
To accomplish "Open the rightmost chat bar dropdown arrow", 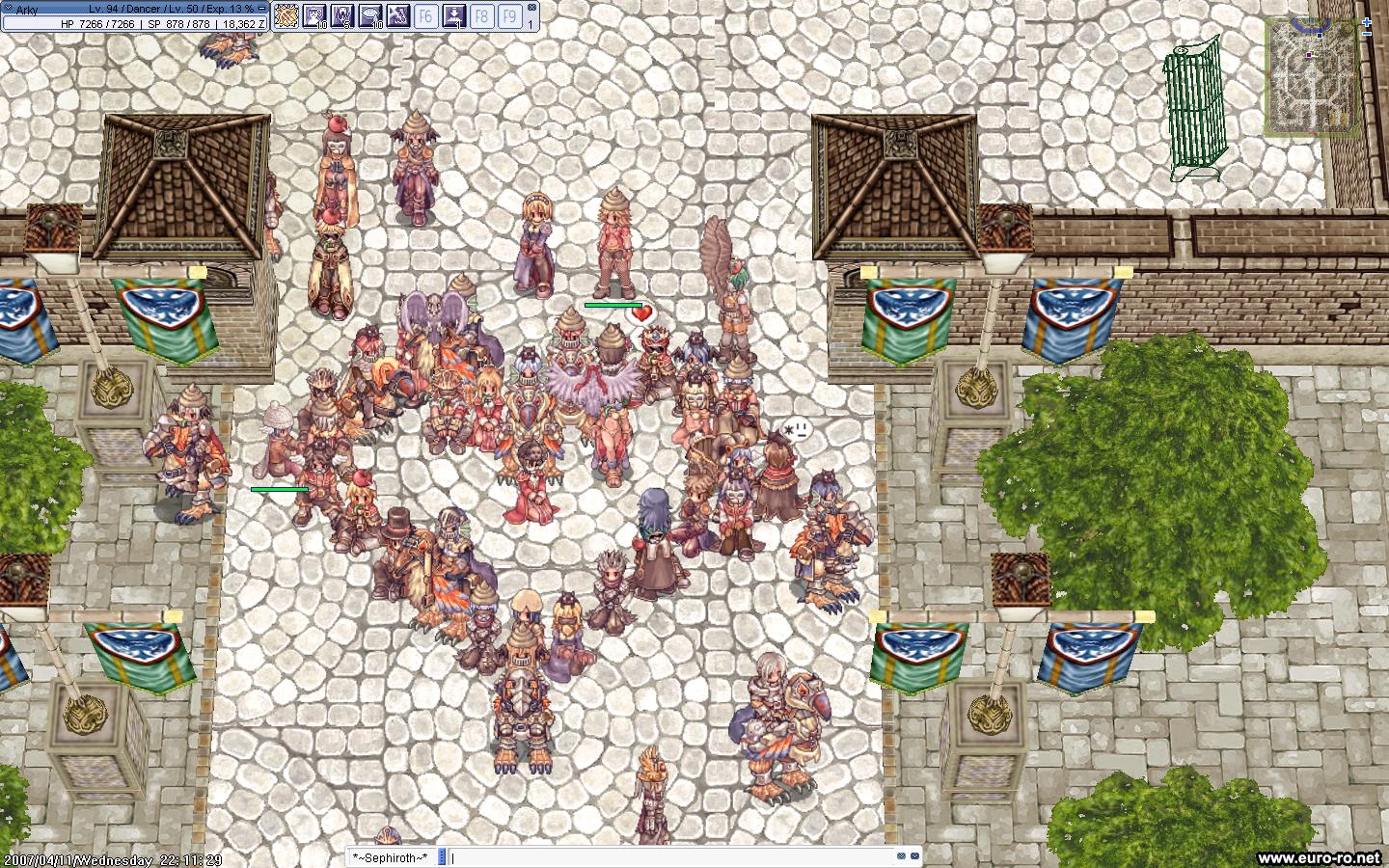I will [x=915, y=856].
